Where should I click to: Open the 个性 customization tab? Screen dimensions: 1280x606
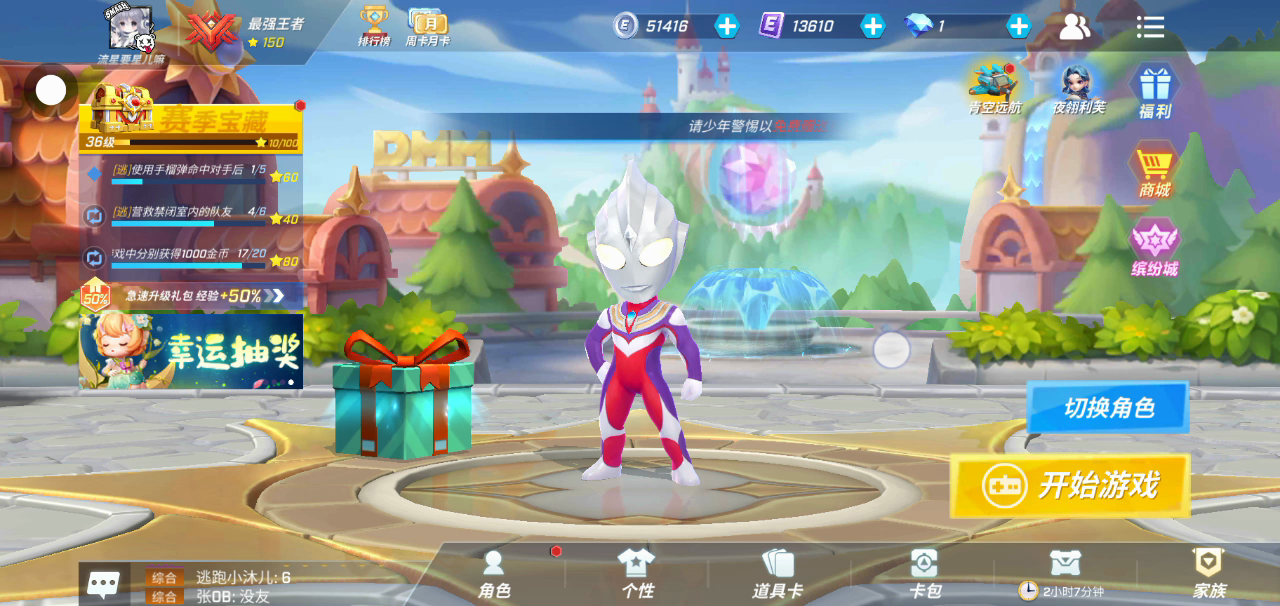[x=636, y=574]
